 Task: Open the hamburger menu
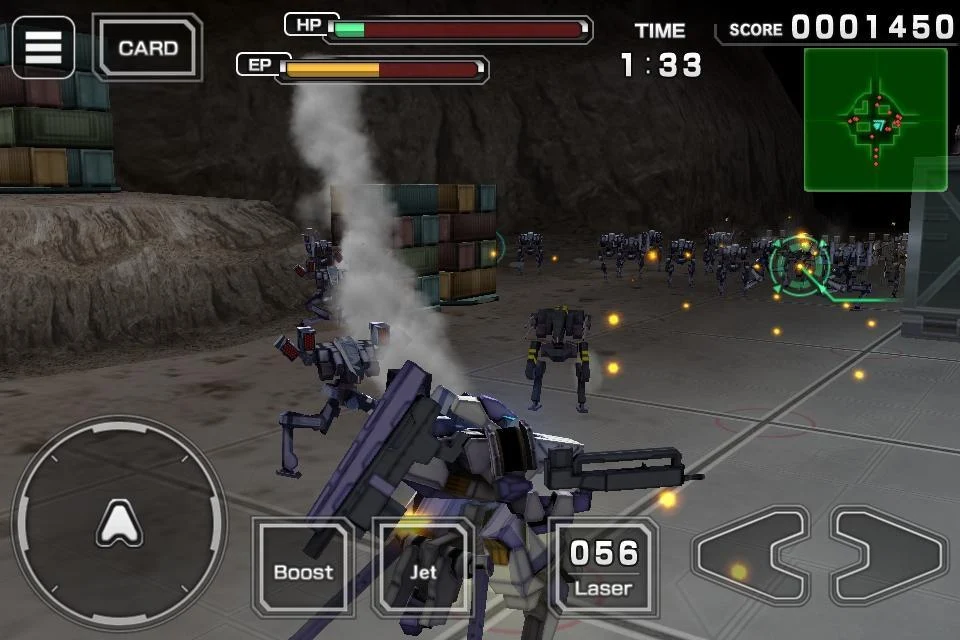[43, 47]
